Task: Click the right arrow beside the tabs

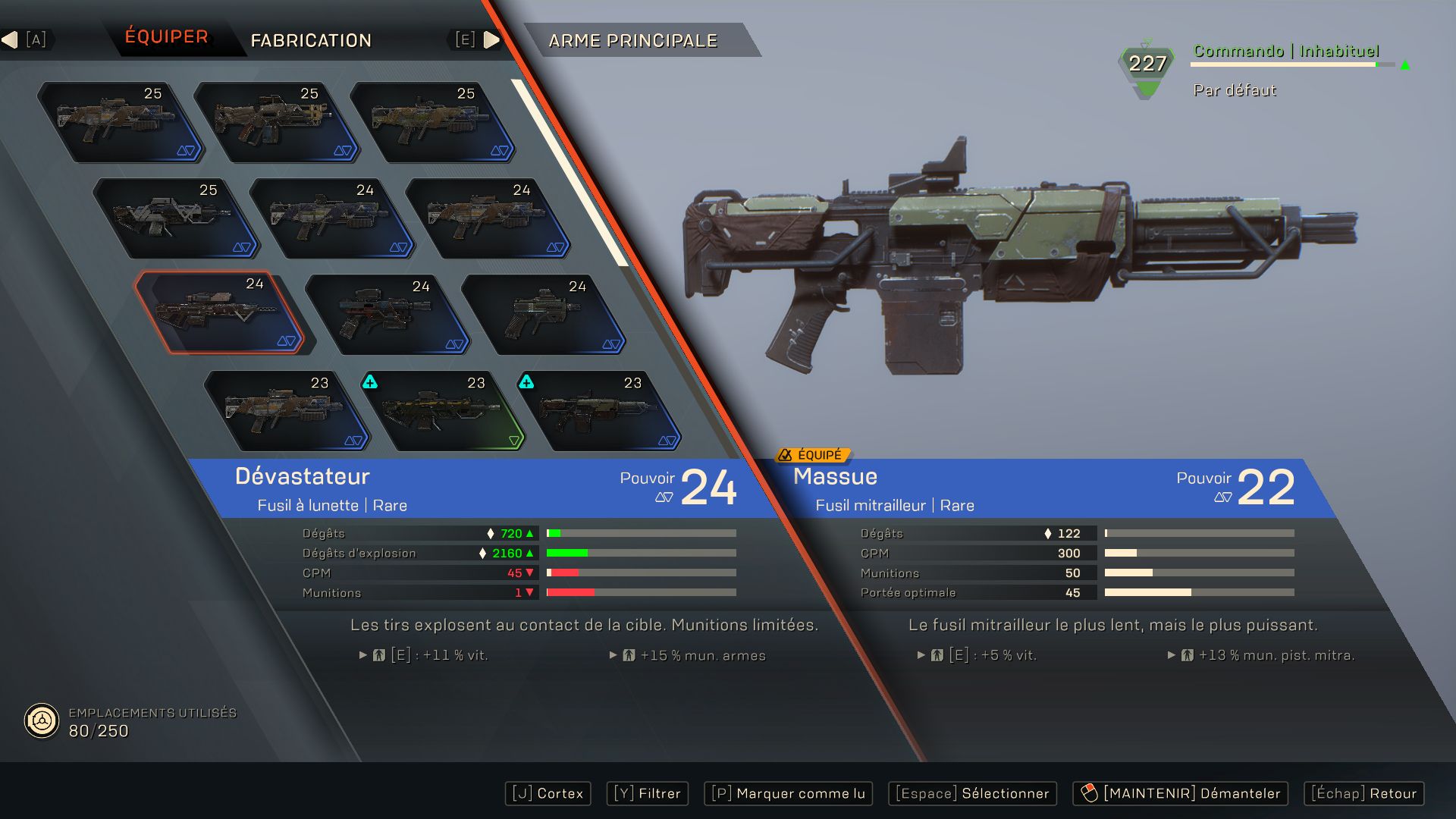Action: click(491, 39)
